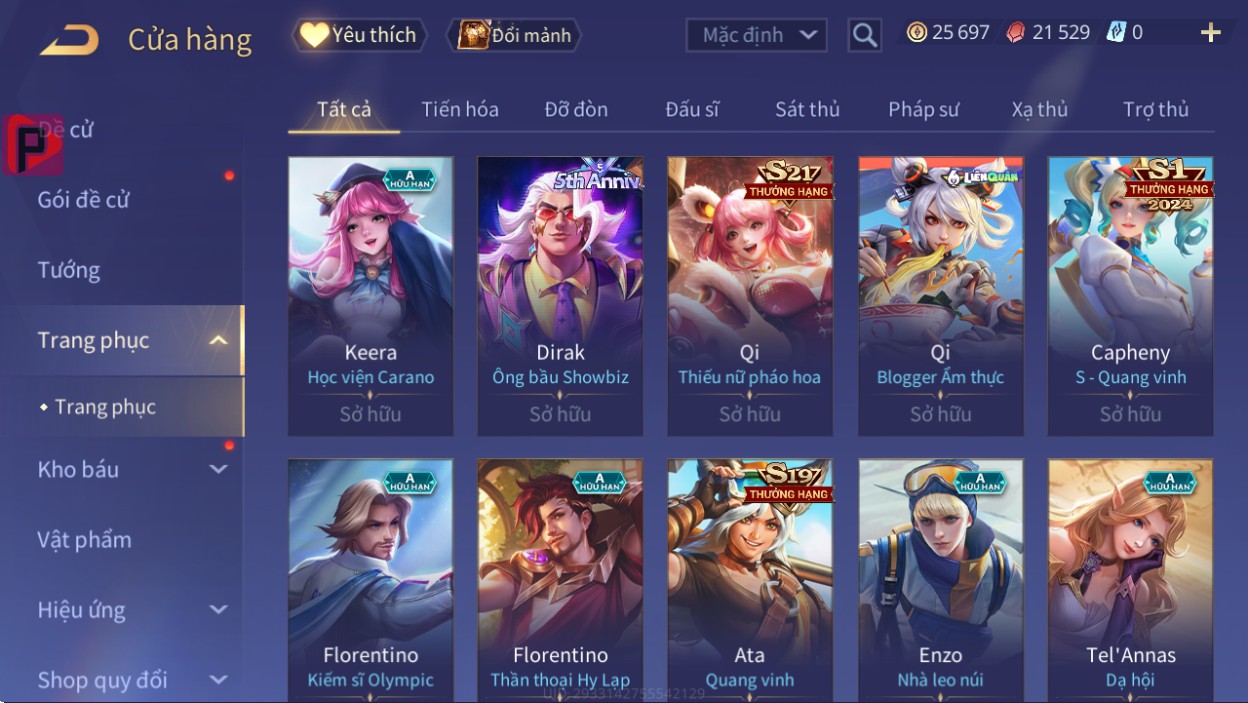Click the magnifying glass search button
The image size is (1248, 703).
pos(864,35)
